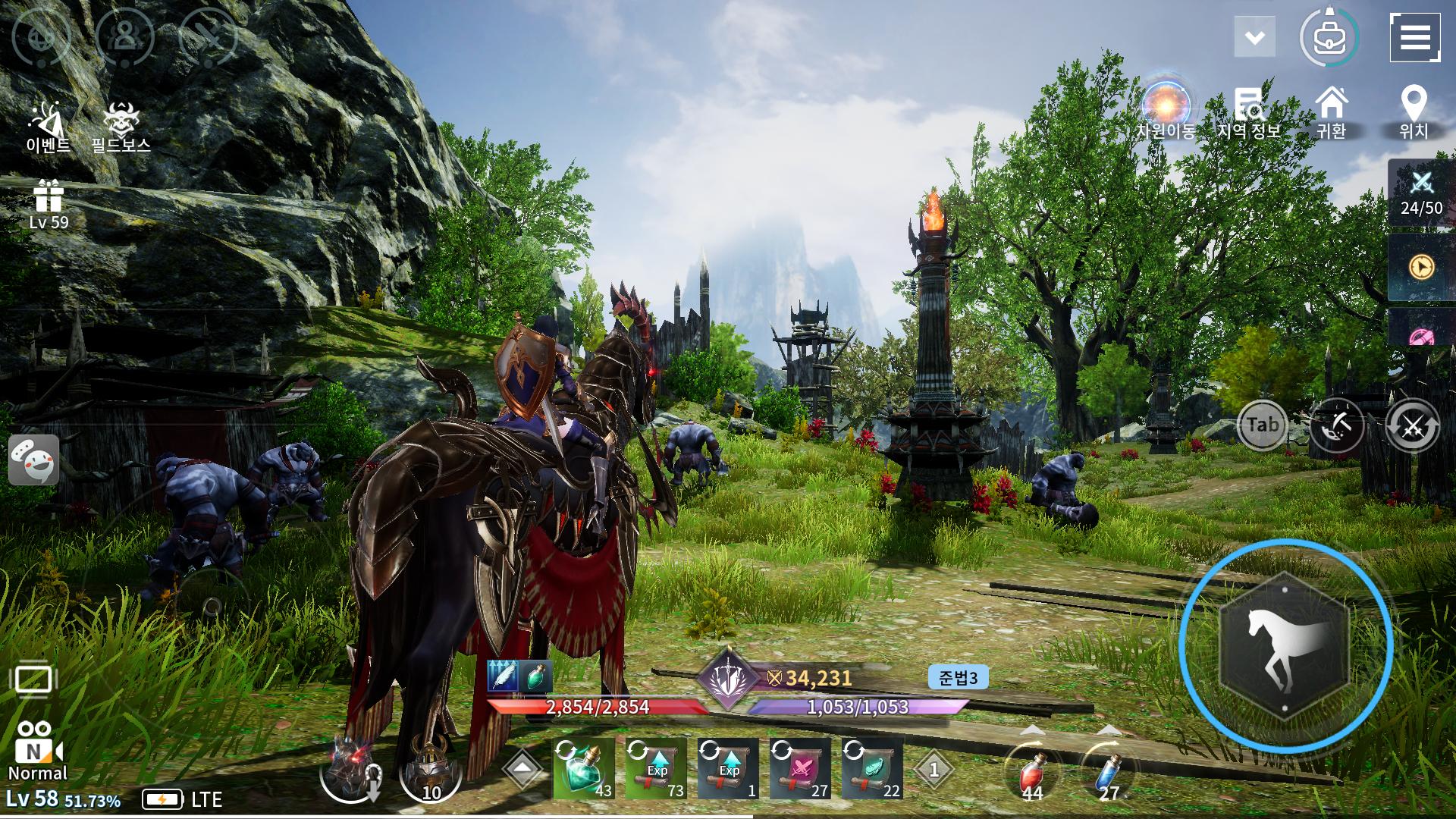Show the 지역 정보 area info
The image size is (1456, 819).
pyautogui.click(x=1248, y=112)
